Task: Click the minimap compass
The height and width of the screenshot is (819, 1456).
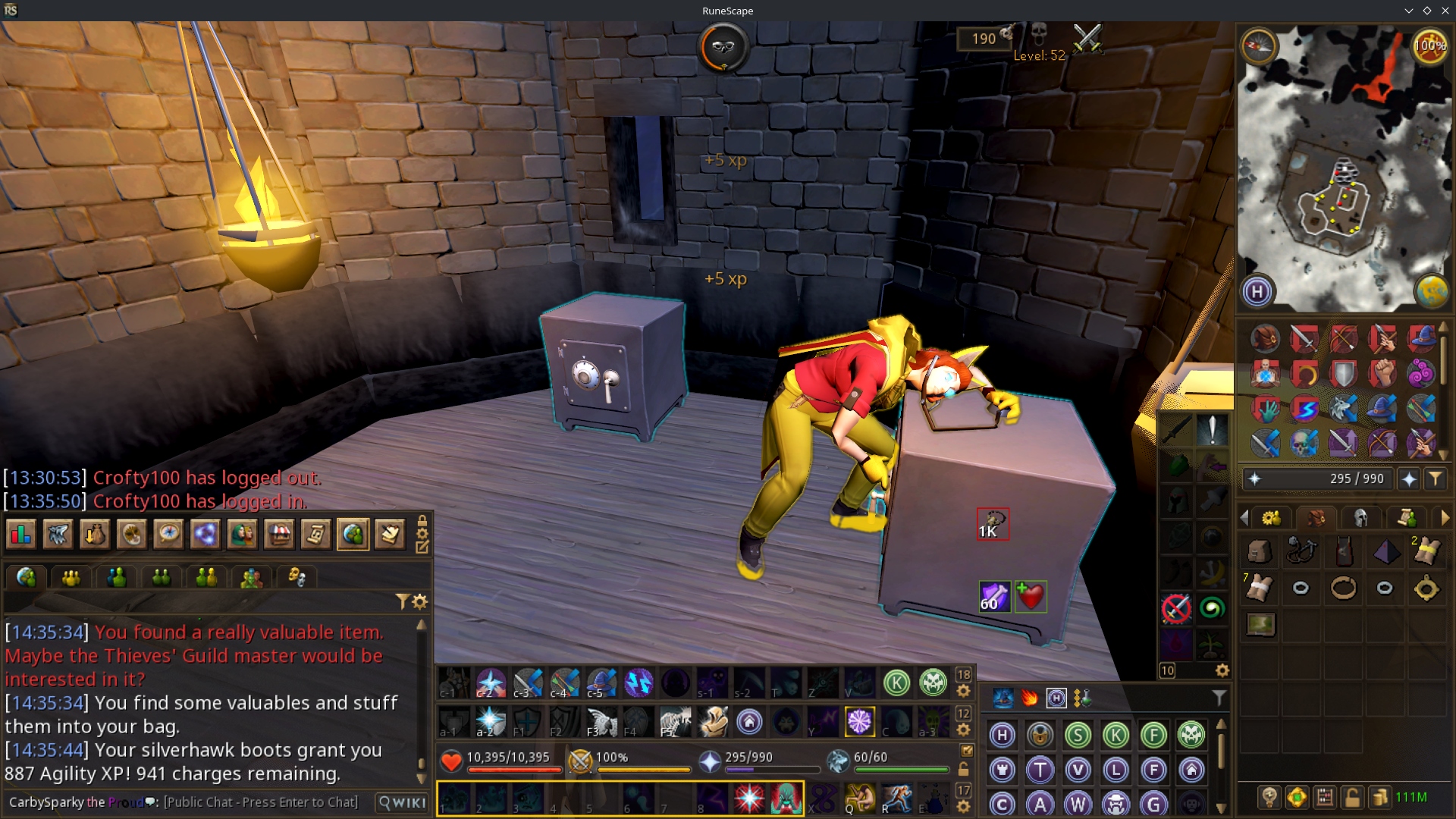Action: click(x=1259, y=47)
